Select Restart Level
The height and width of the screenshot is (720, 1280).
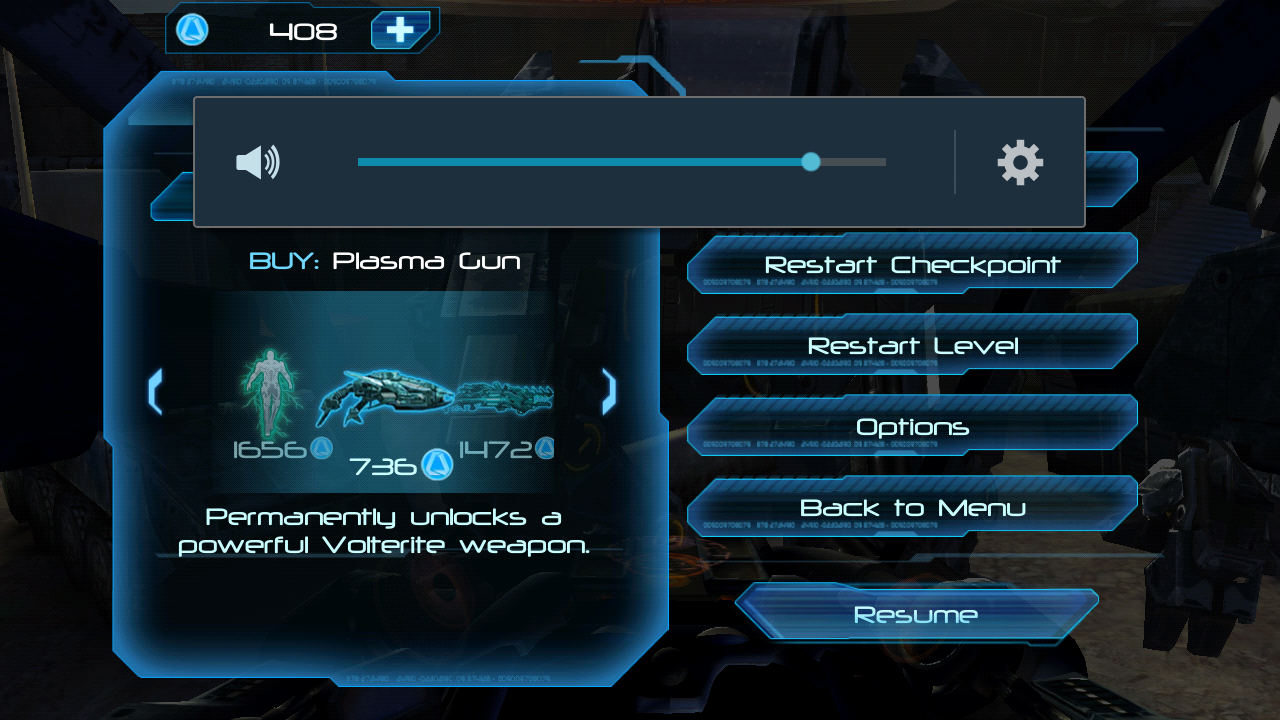click(912, 346)
